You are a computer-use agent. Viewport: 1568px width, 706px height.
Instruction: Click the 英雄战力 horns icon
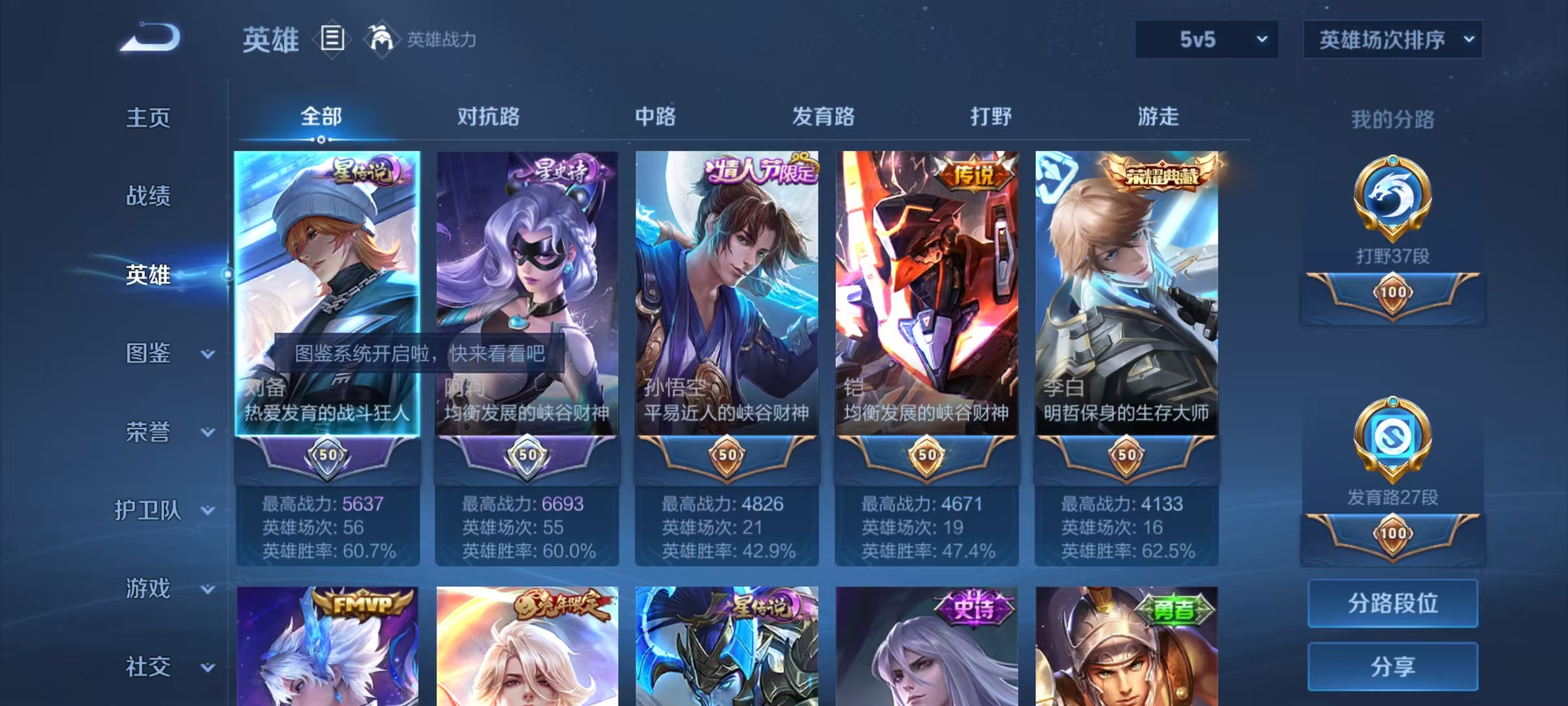tap(381, 38)
